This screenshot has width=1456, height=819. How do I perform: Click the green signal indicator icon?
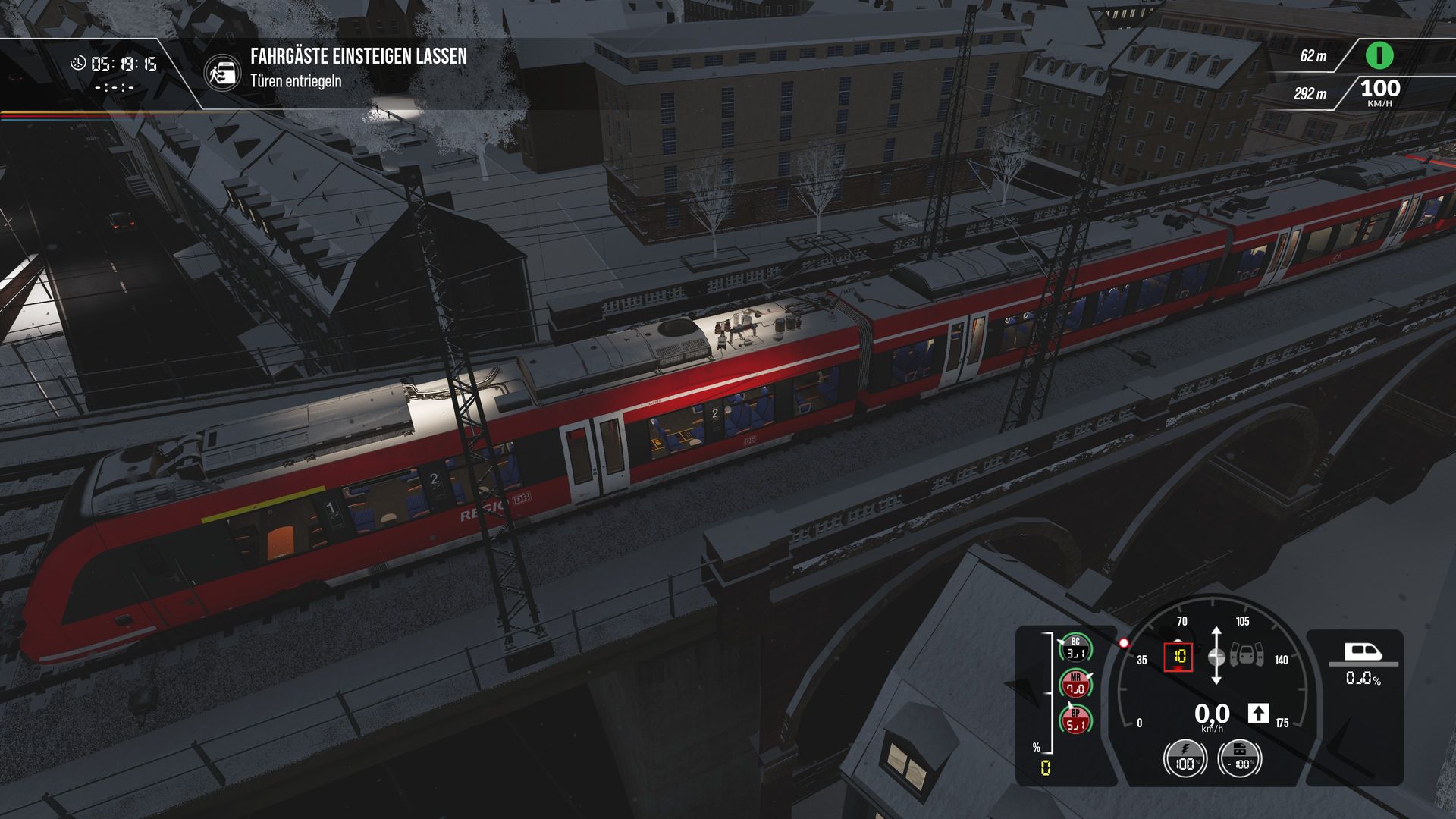(1379, 55)
